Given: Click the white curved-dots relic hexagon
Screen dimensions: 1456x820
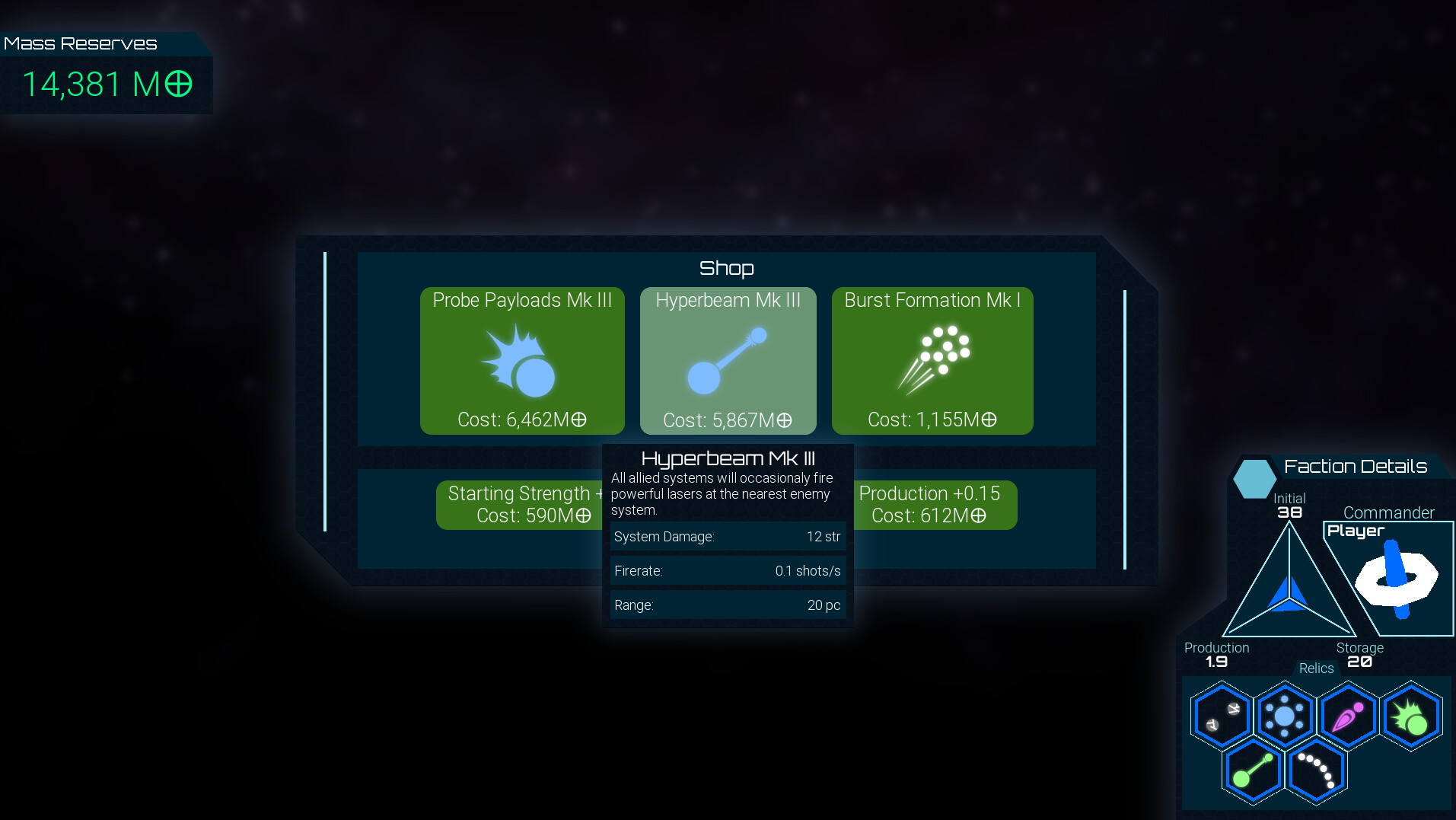Looking at the screenshot, I should point(1316,771).
